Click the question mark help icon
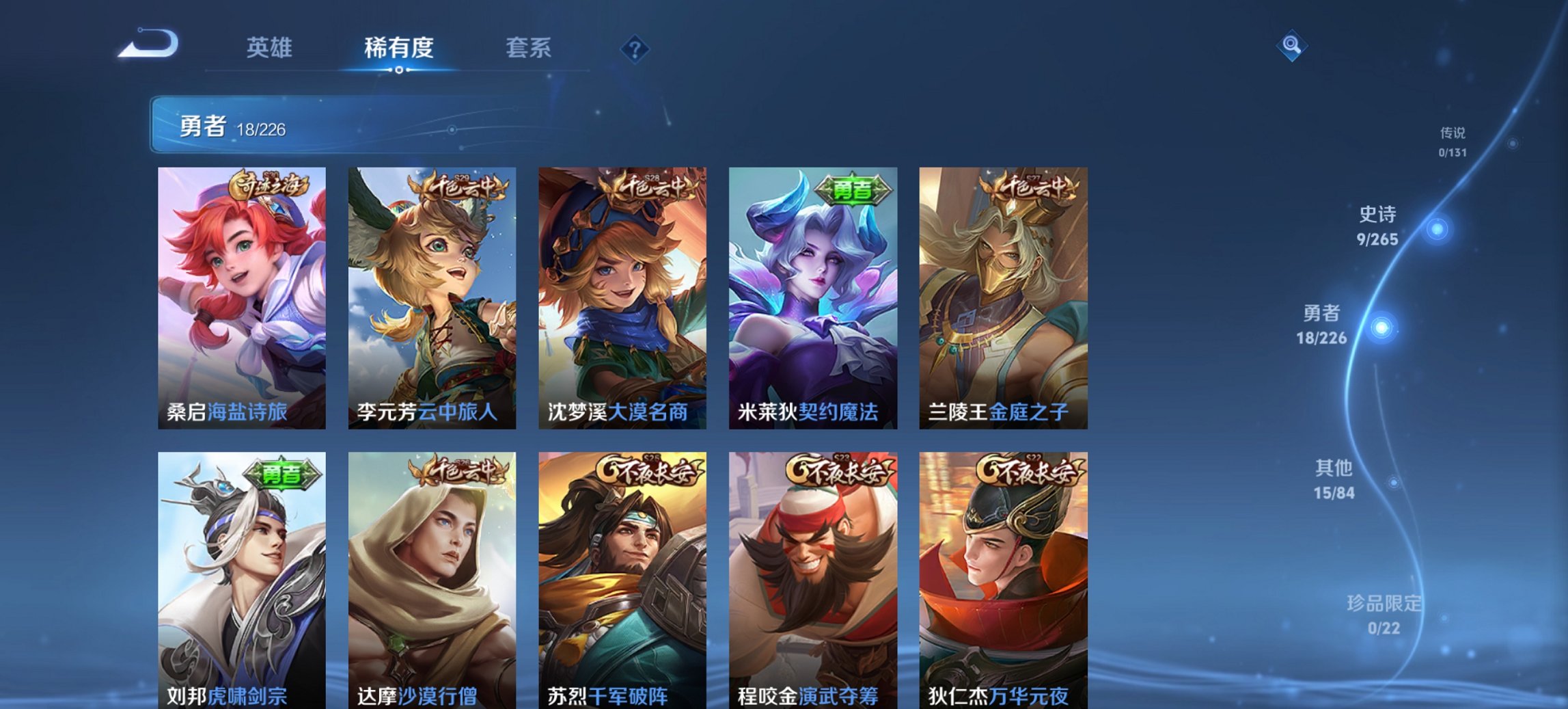 pyautogui.click(x=634, y=48)
